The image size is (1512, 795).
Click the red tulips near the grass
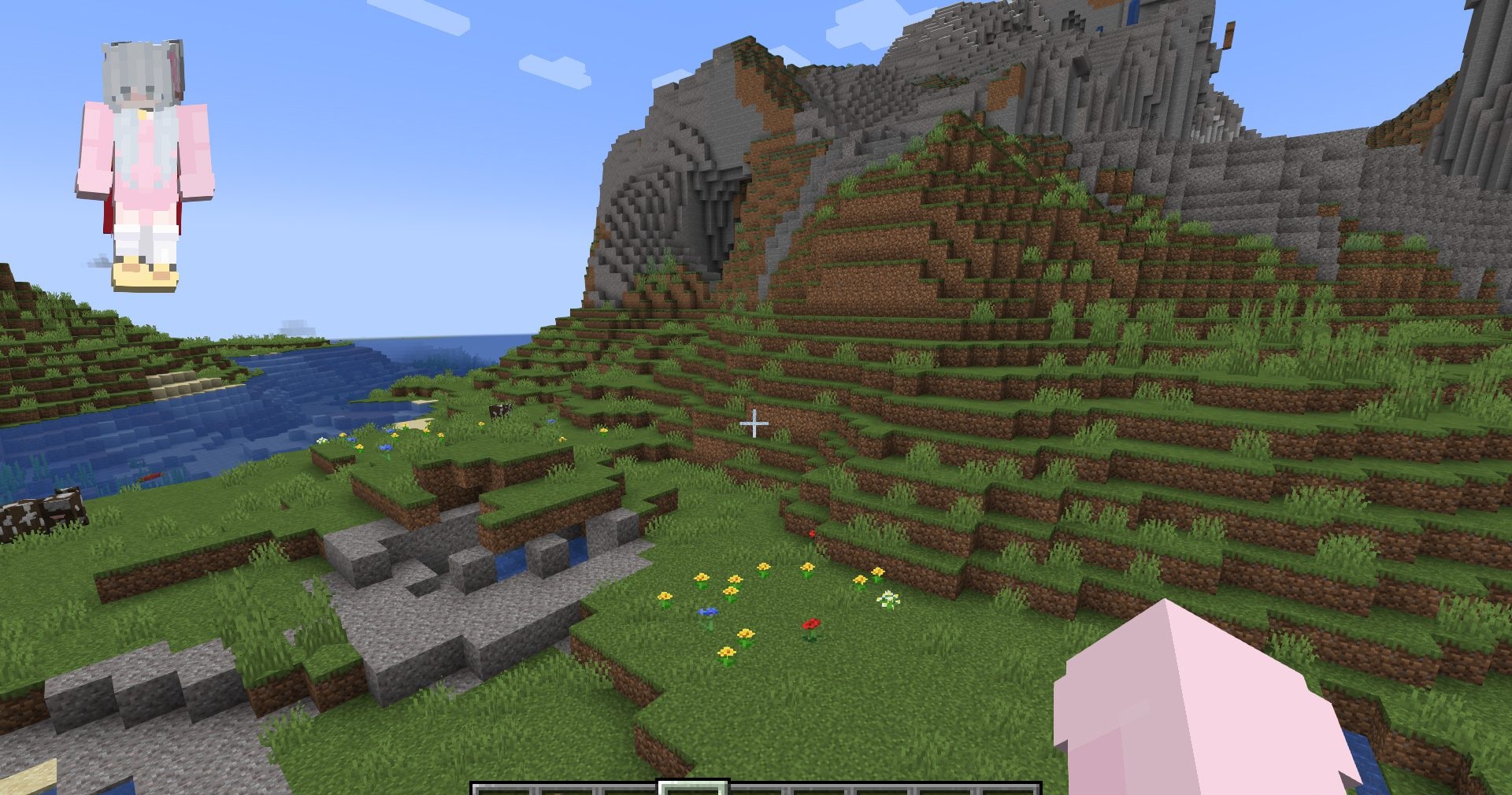coord(813,532)
